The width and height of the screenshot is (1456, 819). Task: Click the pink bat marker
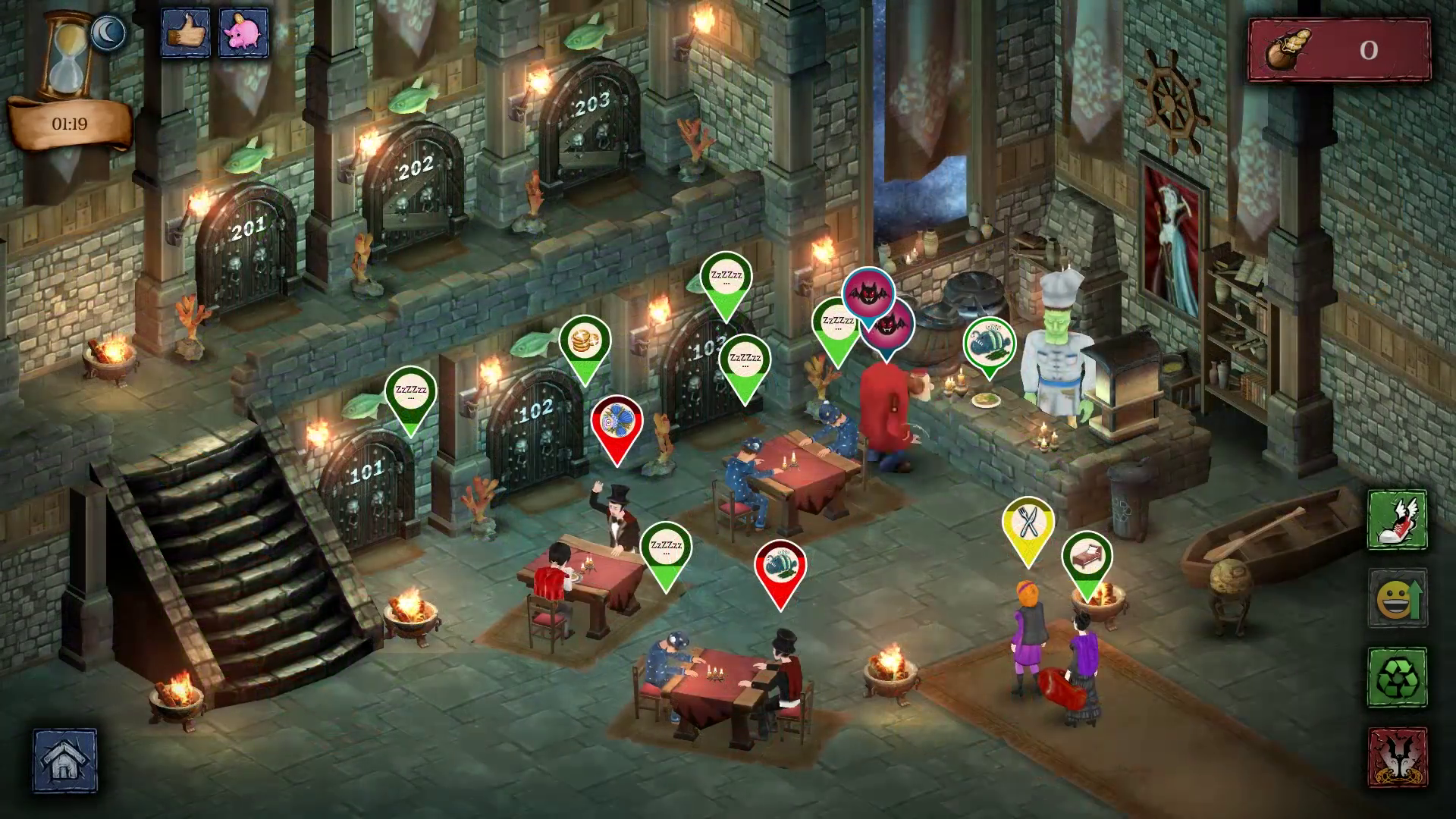pyautogui.click(x=868, y=293)
